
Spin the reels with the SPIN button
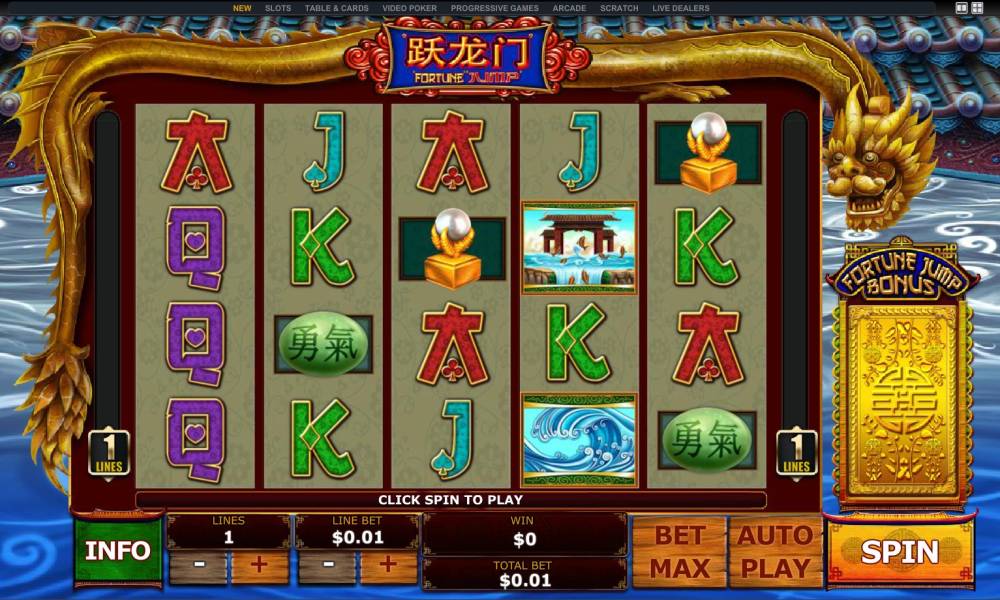click(899, 551)
